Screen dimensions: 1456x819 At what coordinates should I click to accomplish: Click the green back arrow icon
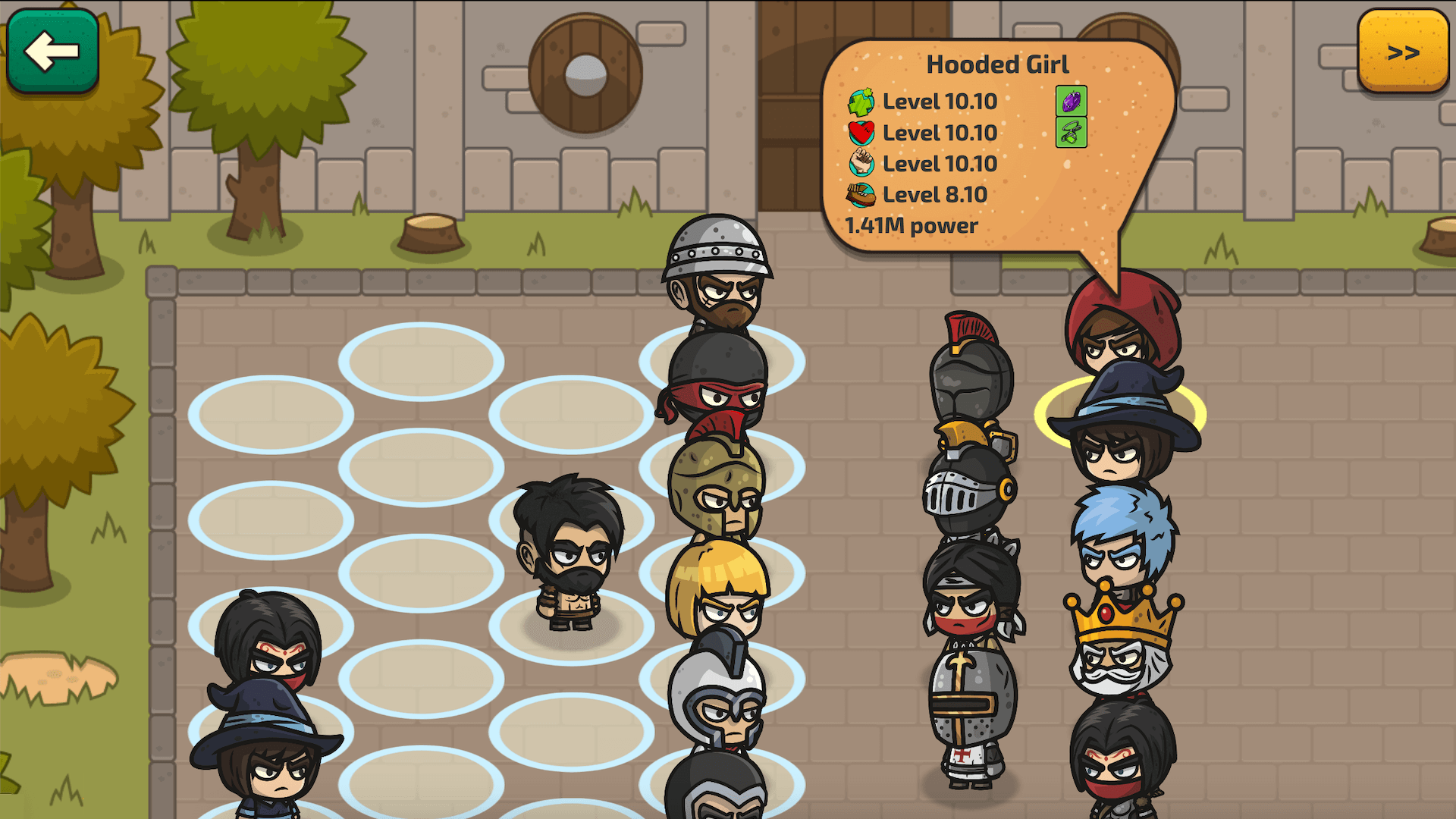52,52
